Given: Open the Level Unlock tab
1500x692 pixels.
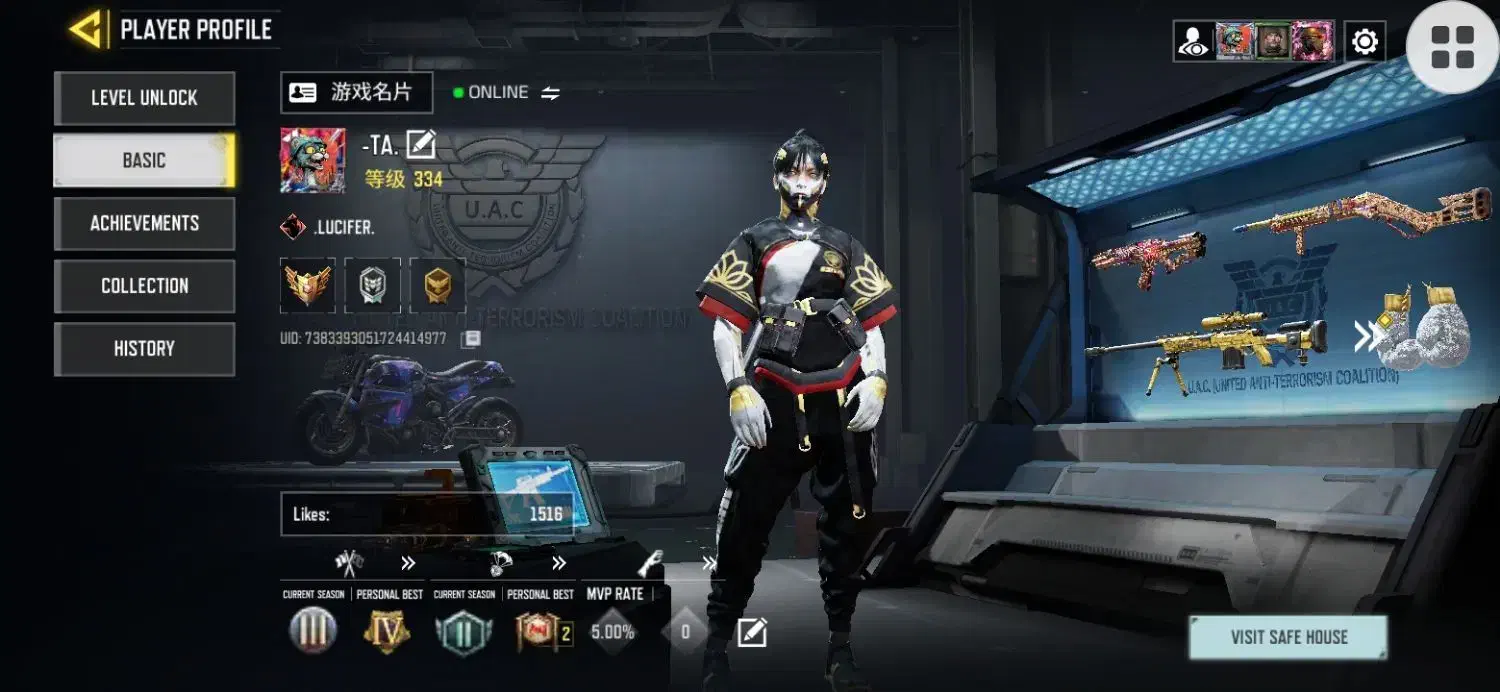Looking at the screenshot, I should (x=144, y=98).
